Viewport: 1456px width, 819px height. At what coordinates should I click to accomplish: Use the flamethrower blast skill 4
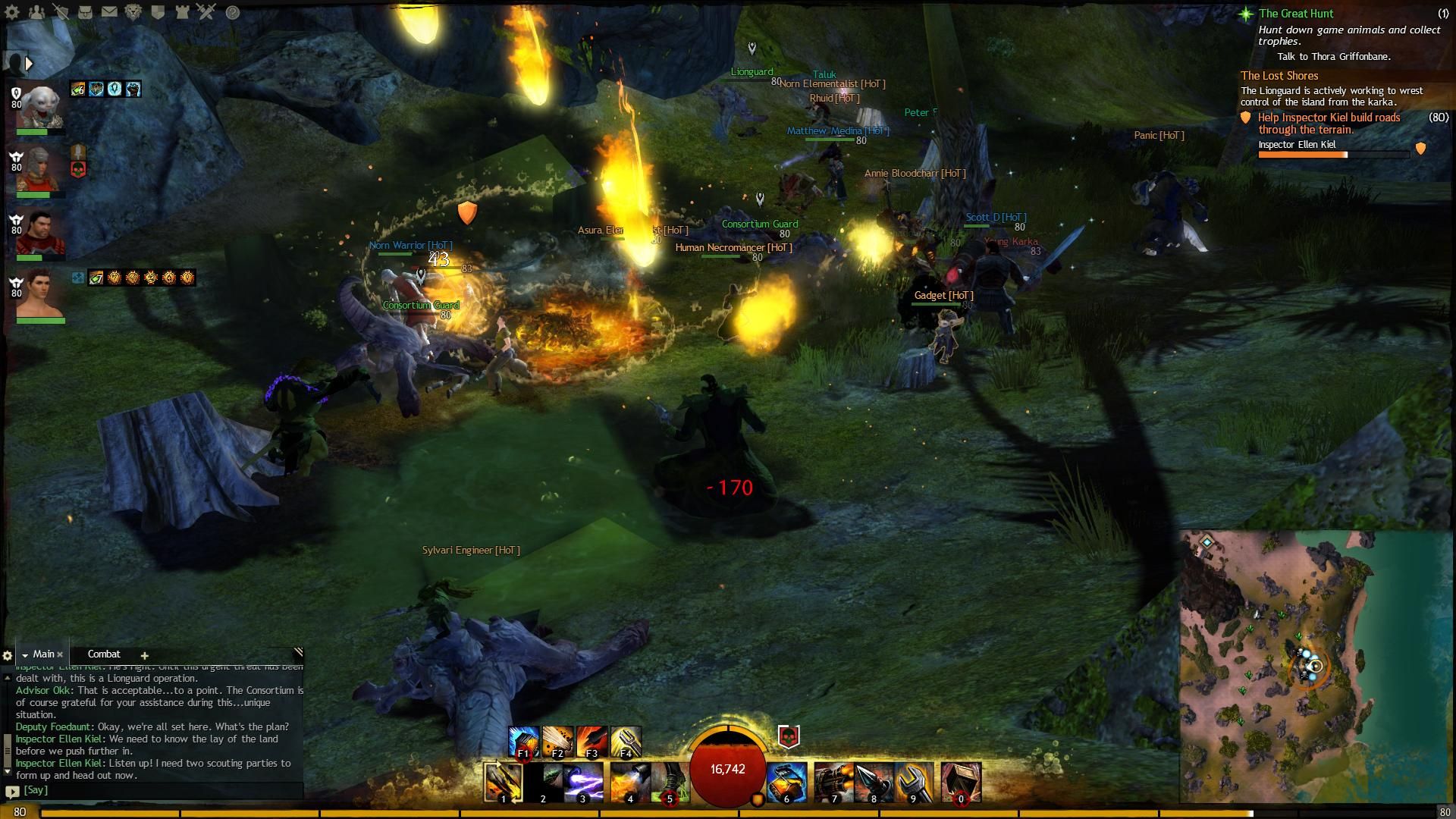point(628,783)
